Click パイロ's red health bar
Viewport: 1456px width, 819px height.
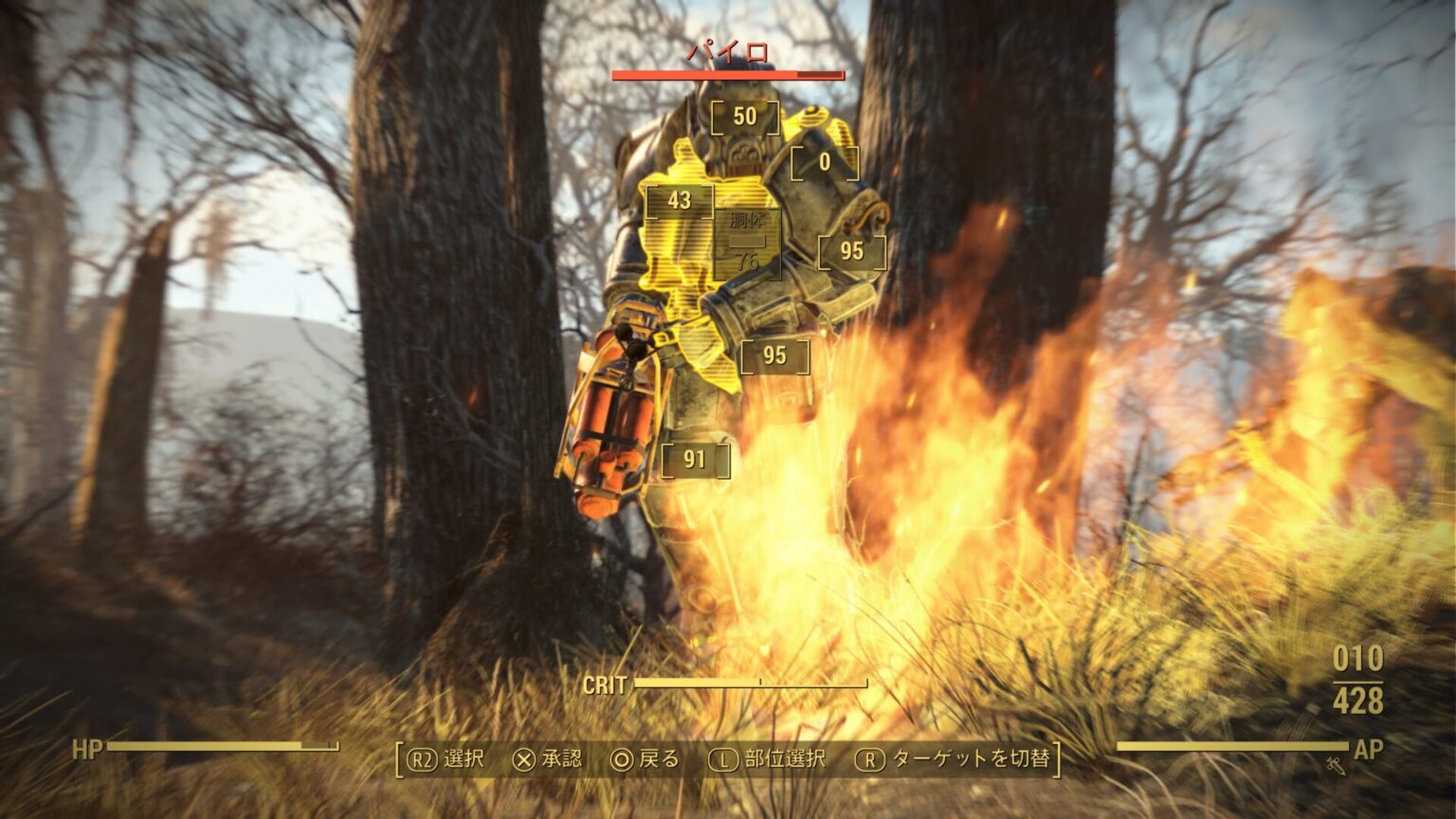click(x=727, y=75)
